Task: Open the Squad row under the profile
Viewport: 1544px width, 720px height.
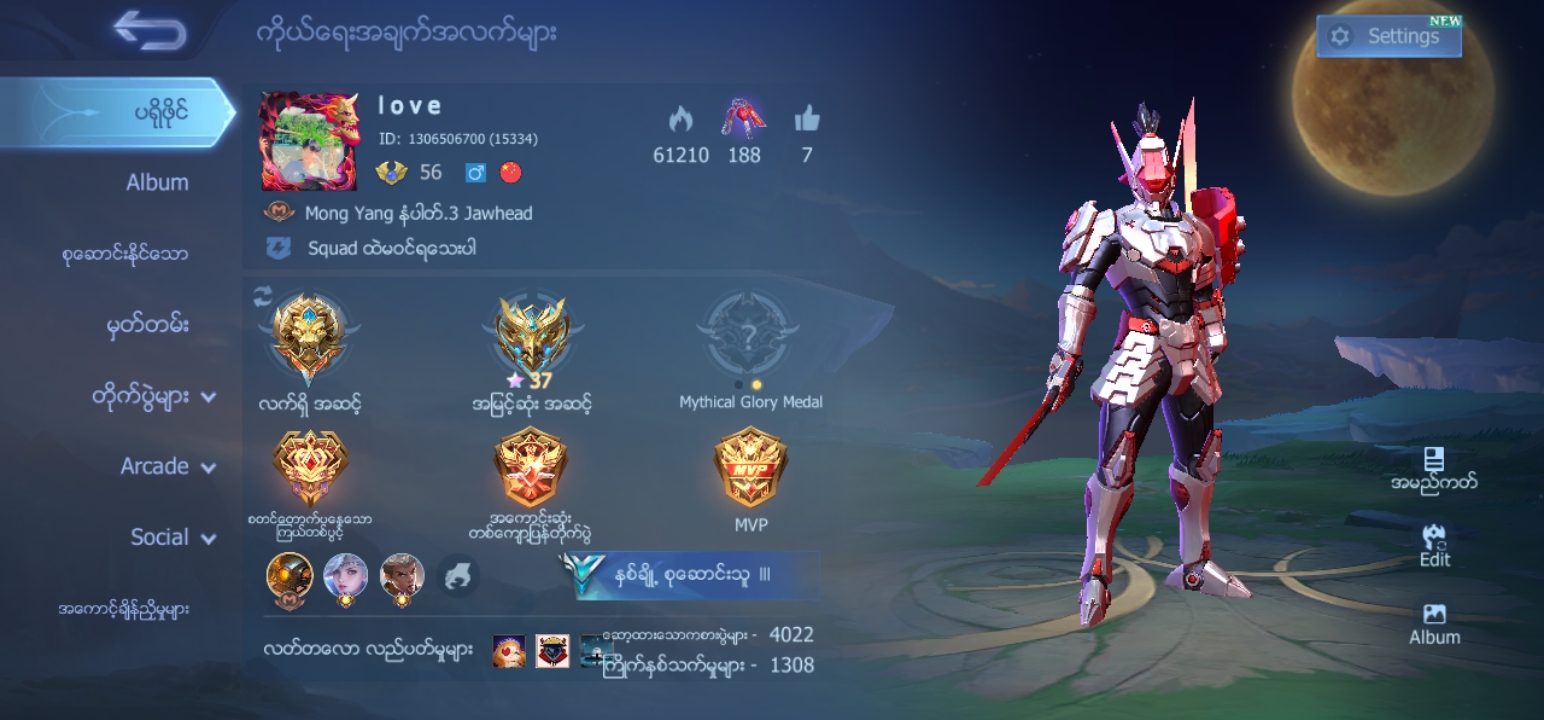Action: pos(390,248)
